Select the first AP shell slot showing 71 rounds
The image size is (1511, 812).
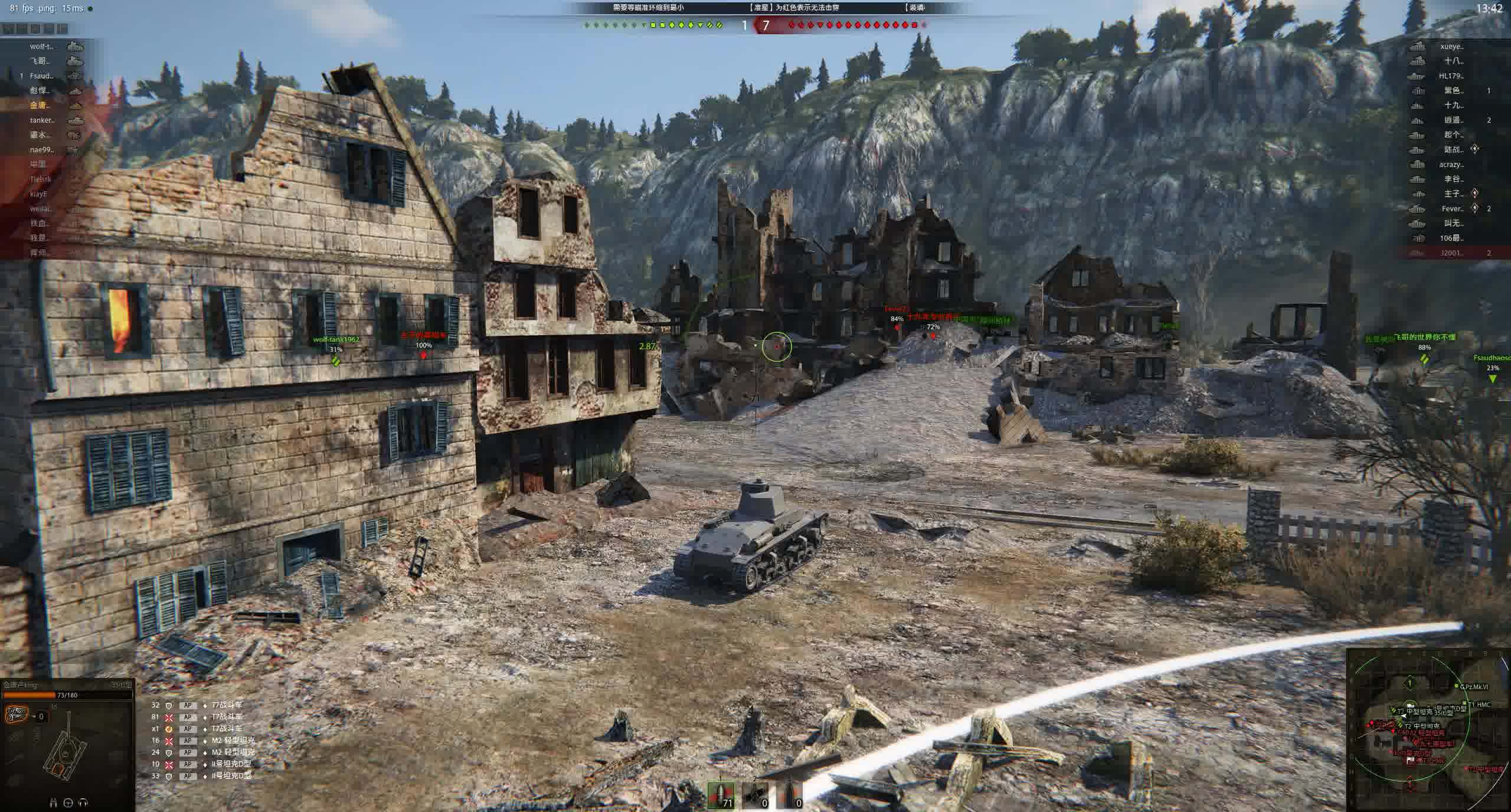721,795
